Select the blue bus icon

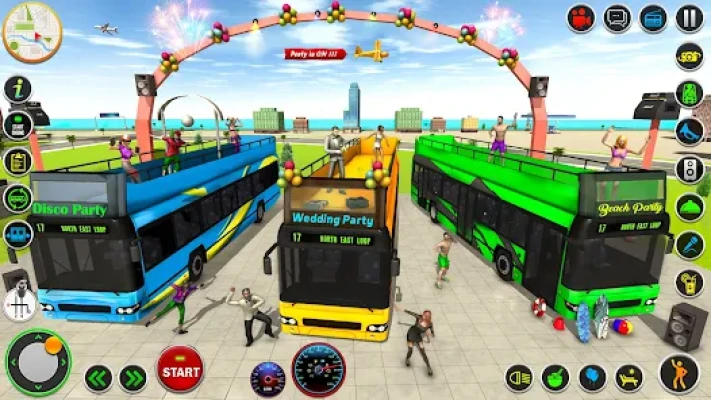click(x=18, y=235)
